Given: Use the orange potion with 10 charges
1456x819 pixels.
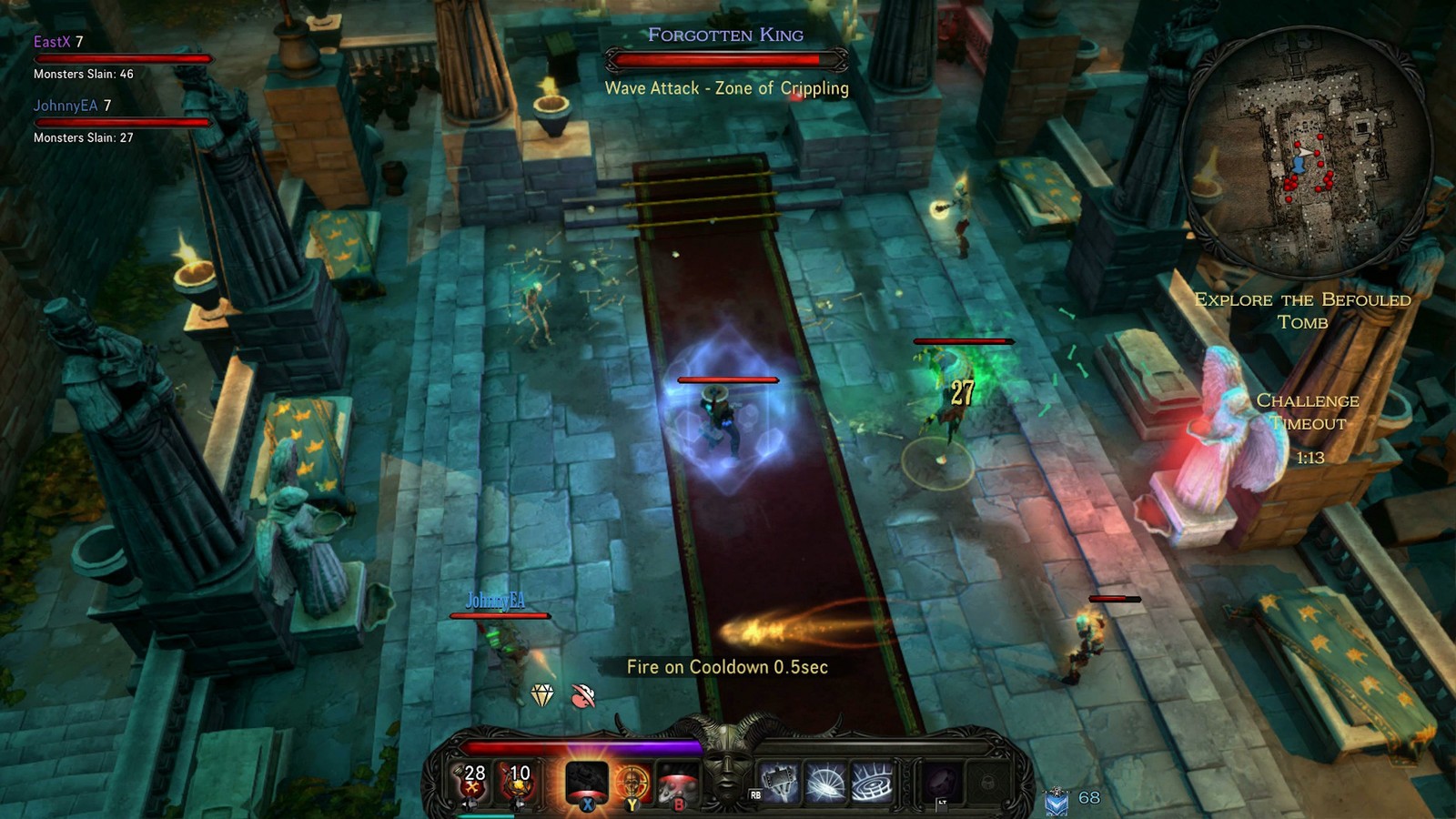Looking at the screenshot, I should (x=516, y=781).
